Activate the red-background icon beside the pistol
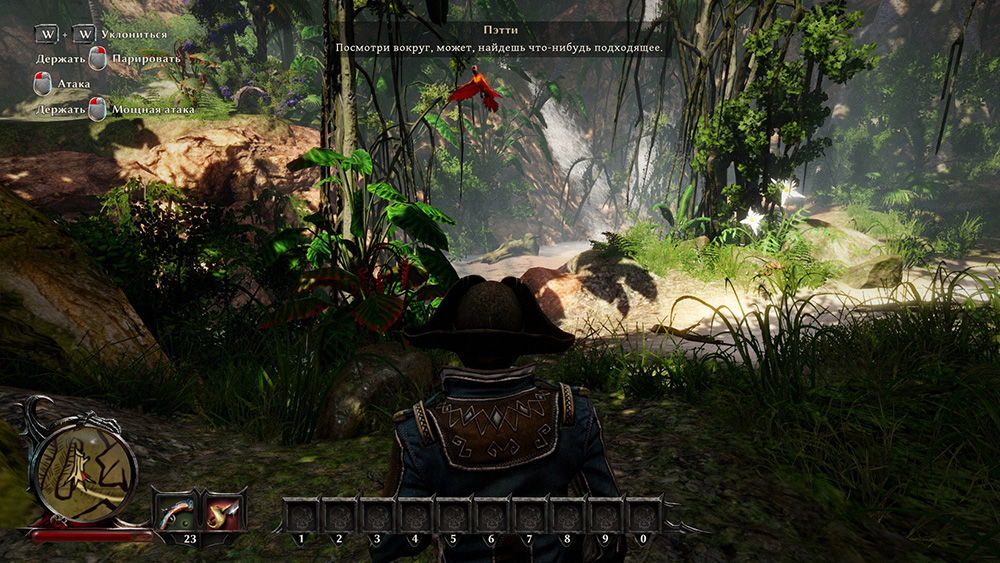The image size is (1000, 563). (x=223, y=512)
